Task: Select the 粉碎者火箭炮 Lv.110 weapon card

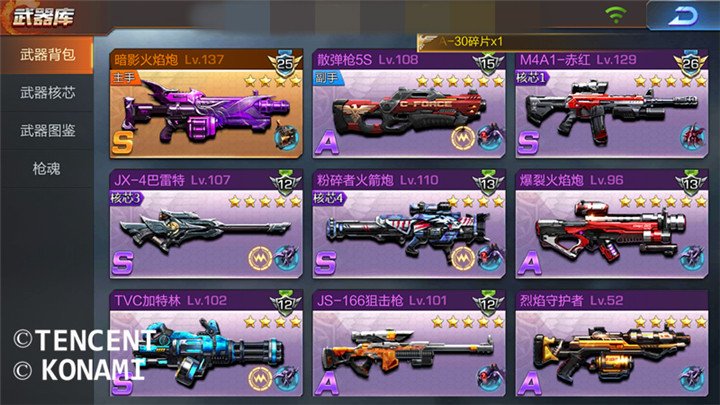Action: click(408, 225)
